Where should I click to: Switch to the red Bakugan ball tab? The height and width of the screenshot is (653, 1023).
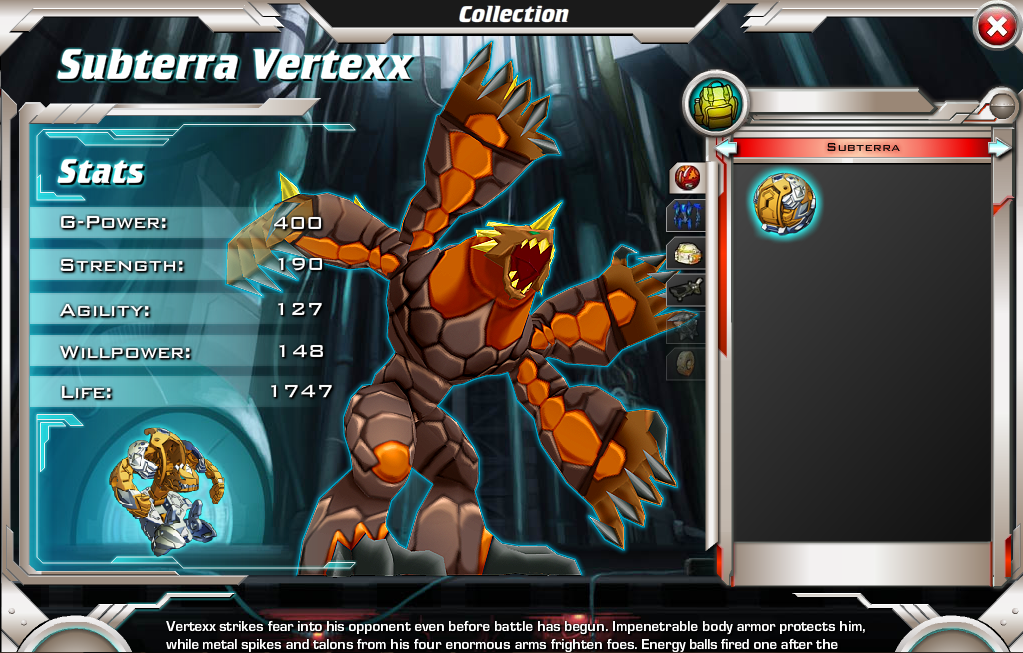(x=686, y=179)
